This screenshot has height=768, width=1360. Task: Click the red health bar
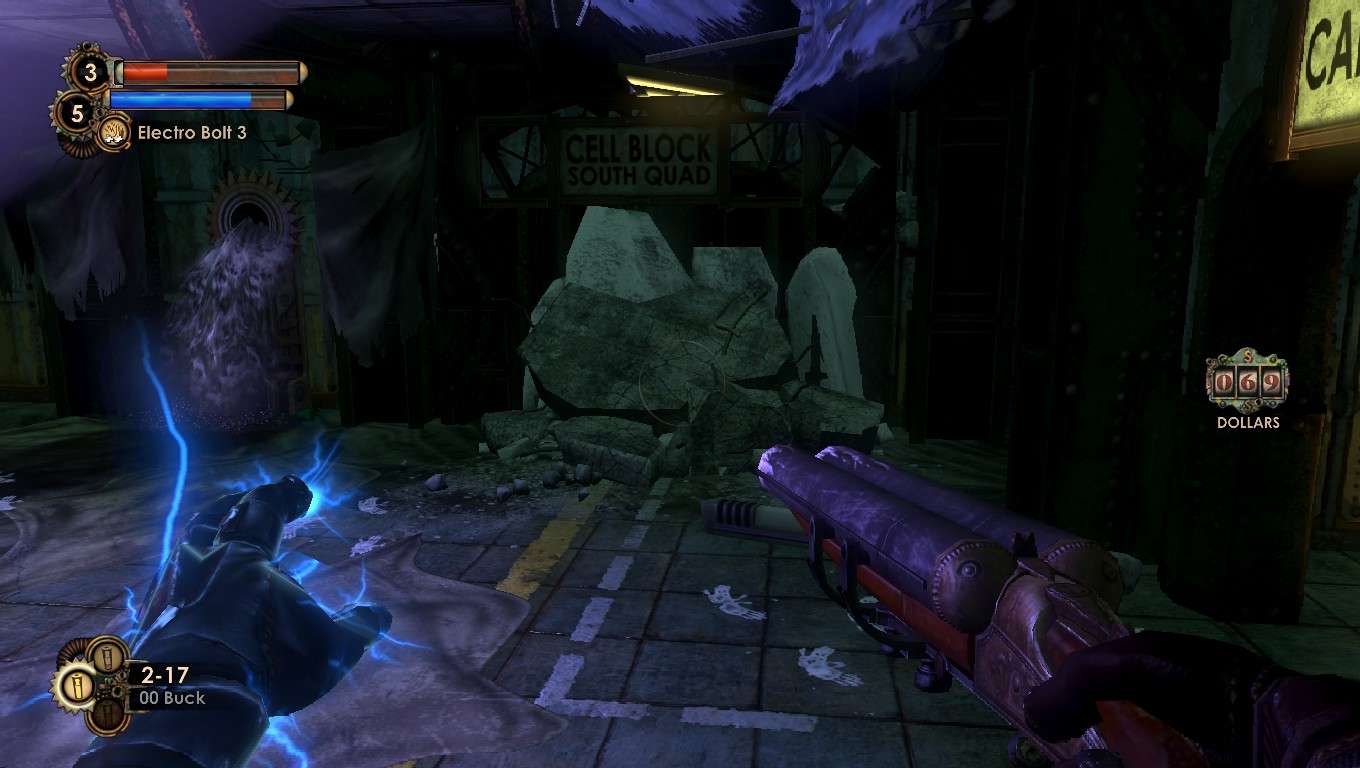145,71
